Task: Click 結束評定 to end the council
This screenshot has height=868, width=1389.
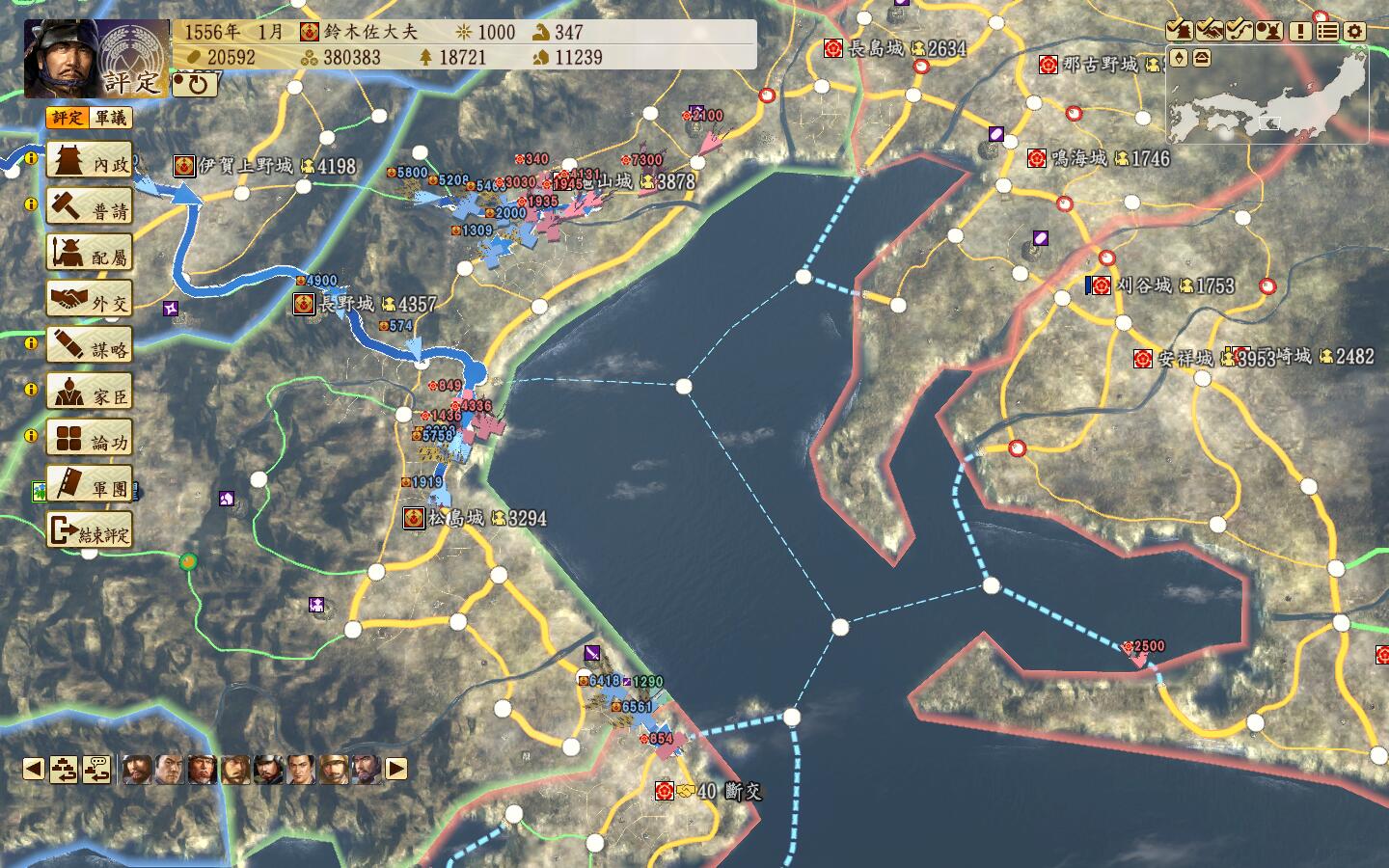Action: click(x=90, y=531)
